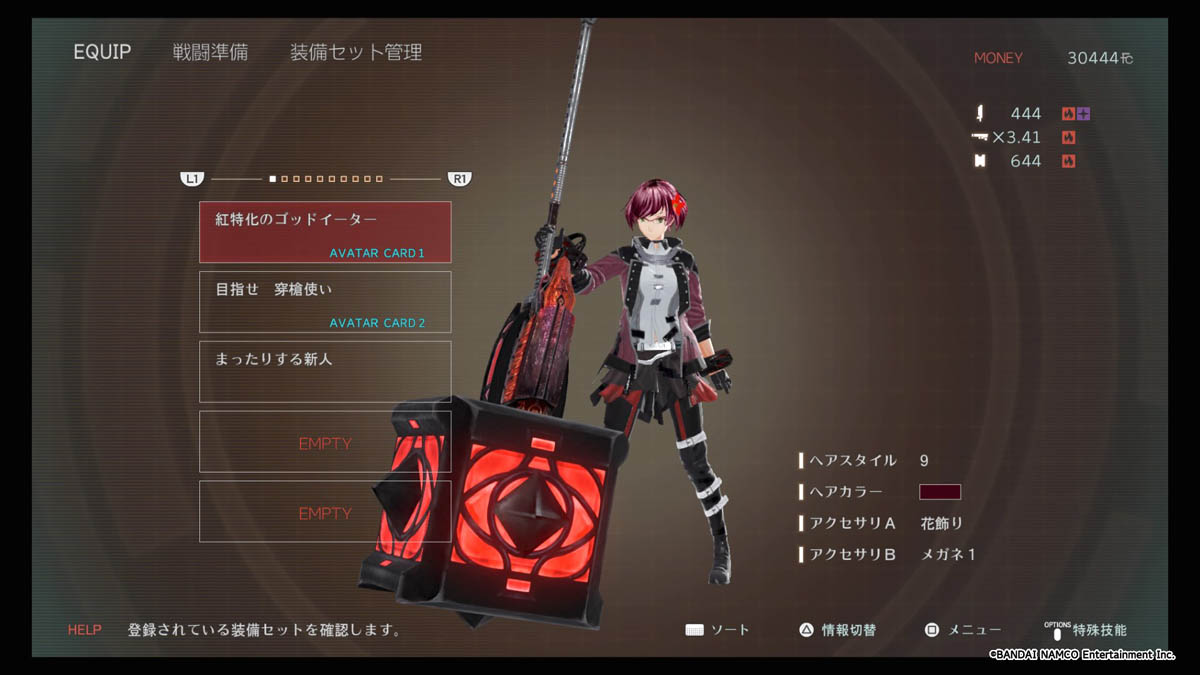Open the 戦闘準備 tab

coord(210,52)
